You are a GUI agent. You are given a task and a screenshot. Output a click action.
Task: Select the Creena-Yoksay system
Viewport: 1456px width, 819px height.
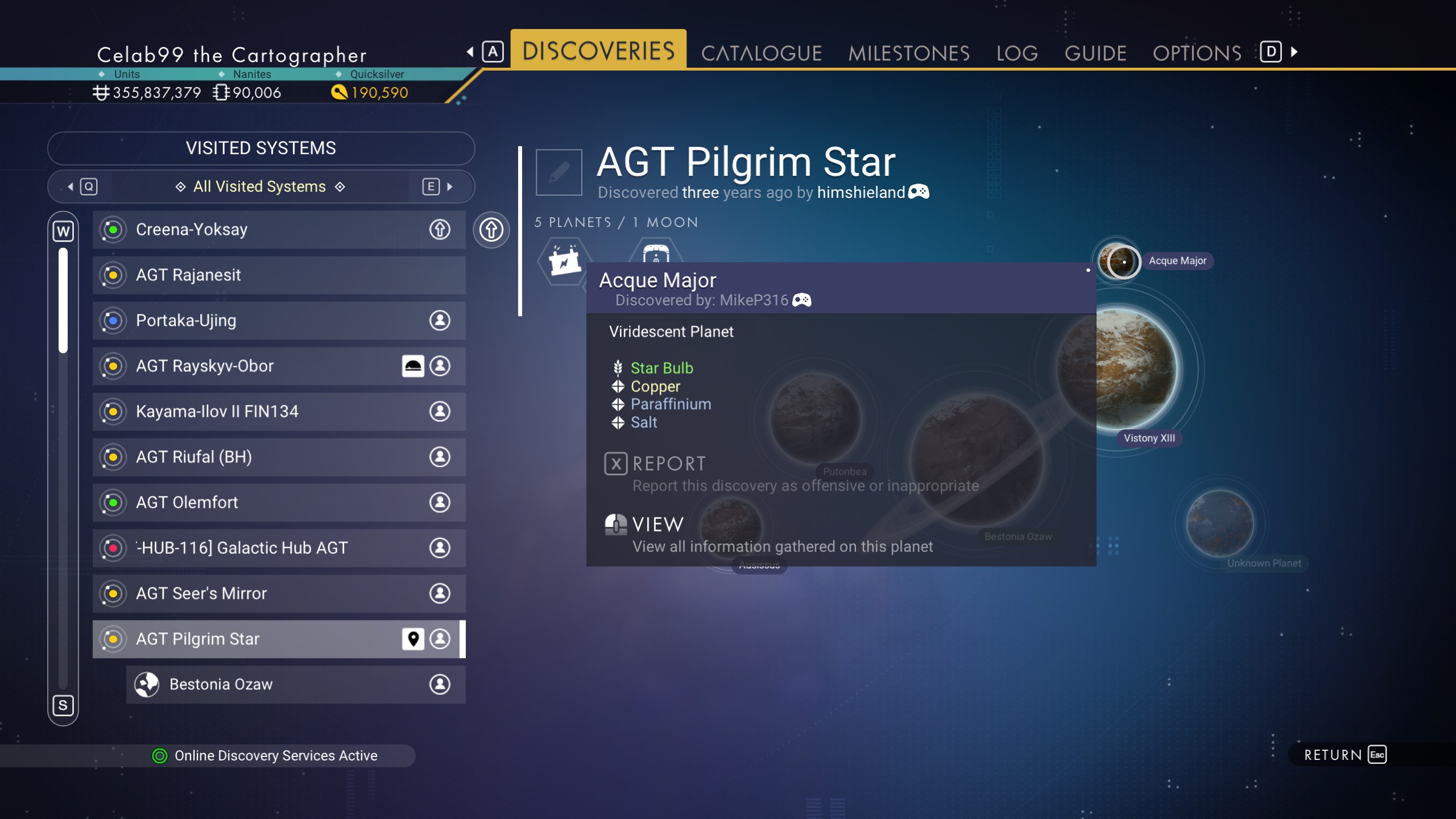pyautogui.click(x=279, y=230)
